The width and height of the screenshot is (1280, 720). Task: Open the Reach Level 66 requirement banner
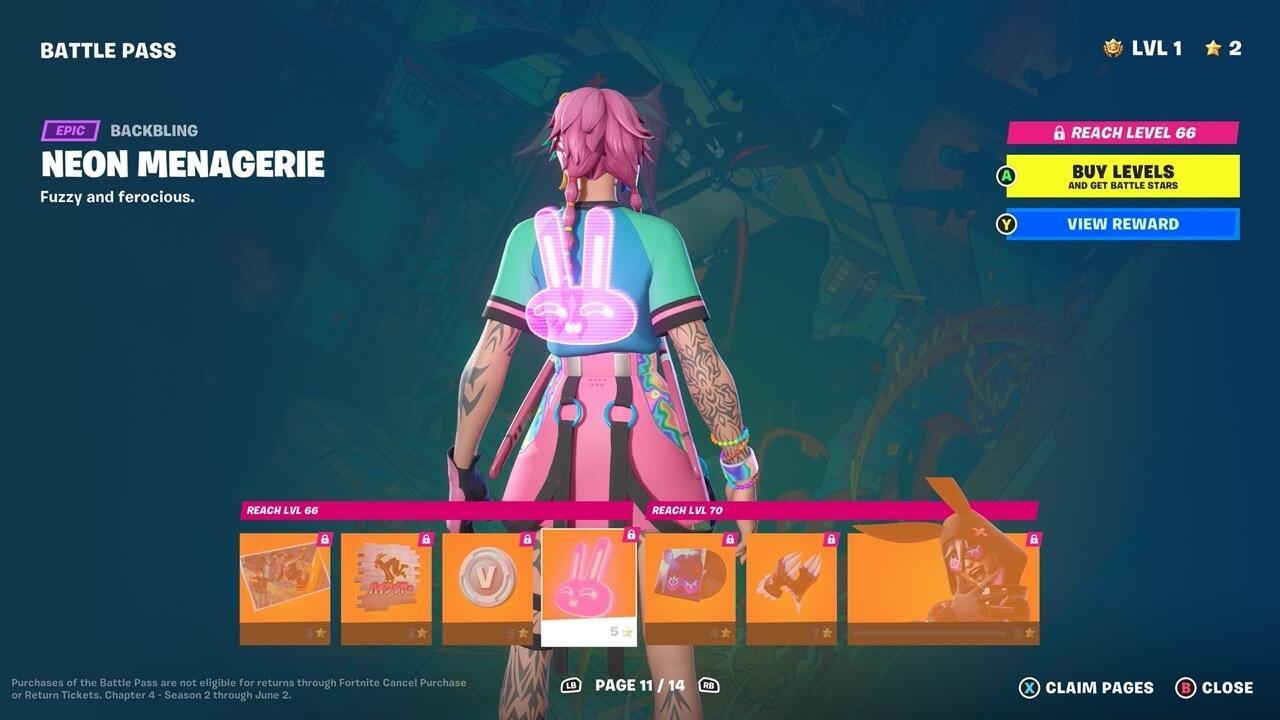tap(1120, 132)
